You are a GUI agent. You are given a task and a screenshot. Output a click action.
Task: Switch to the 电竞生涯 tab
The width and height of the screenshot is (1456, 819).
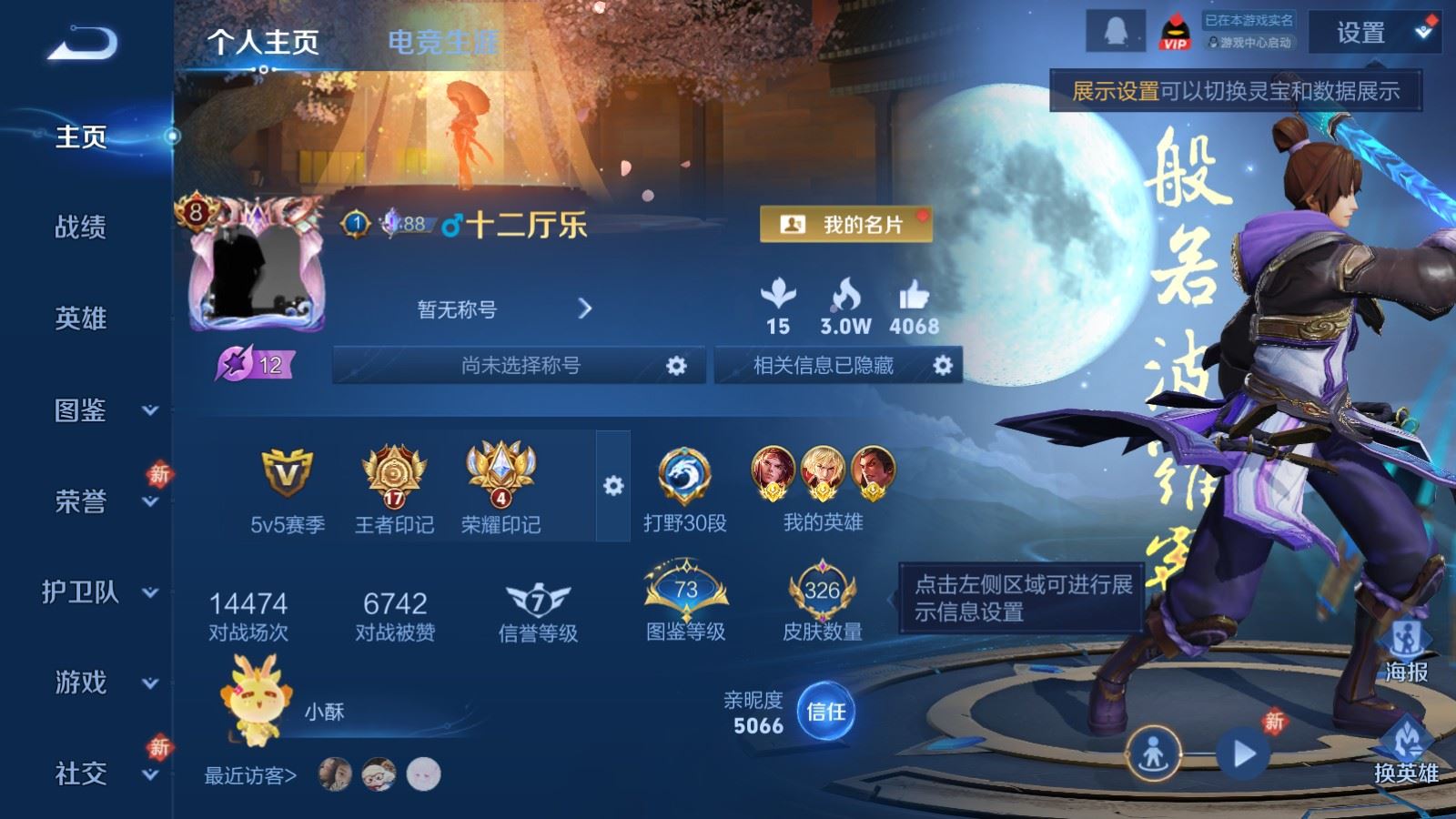[445, 42]
